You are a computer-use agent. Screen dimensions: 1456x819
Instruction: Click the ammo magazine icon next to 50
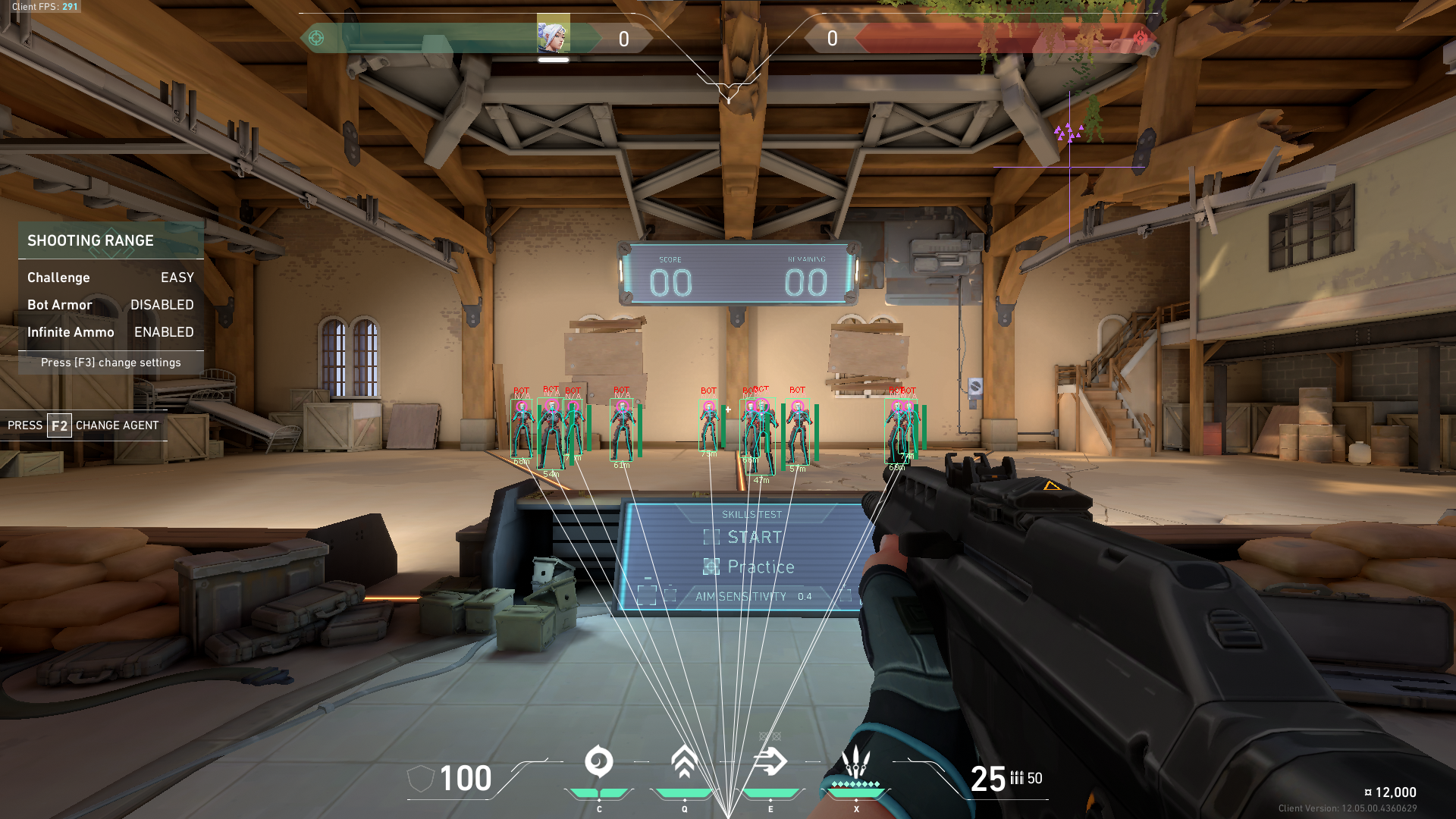point(1016,778)
